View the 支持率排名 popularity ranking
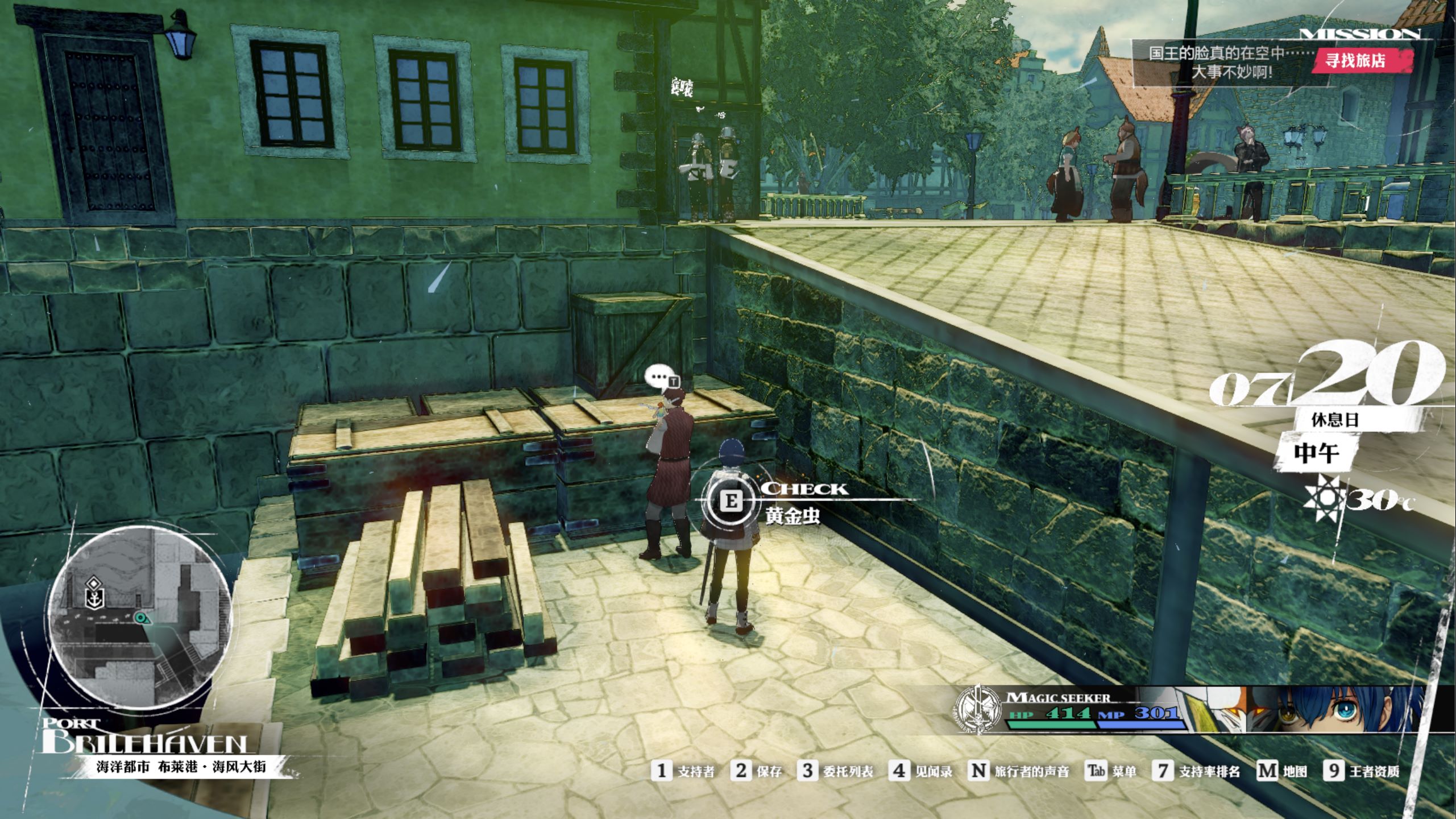The image size is (1456, 819). pos(1196,771)
